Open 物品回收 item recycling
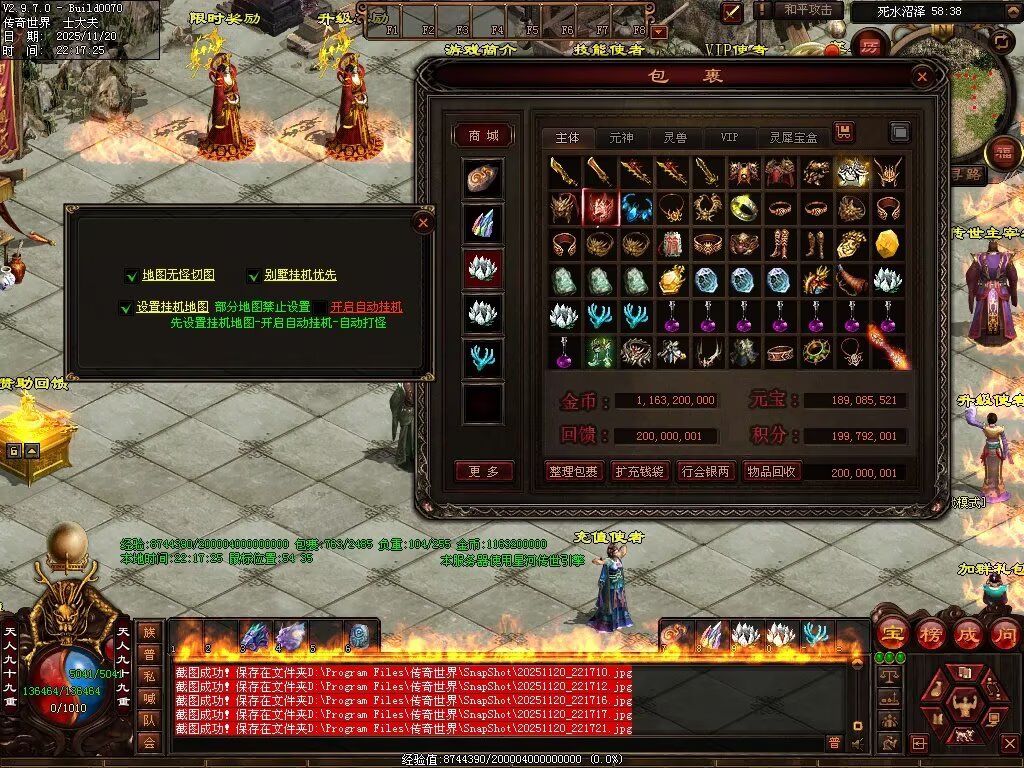 (771, 472)
